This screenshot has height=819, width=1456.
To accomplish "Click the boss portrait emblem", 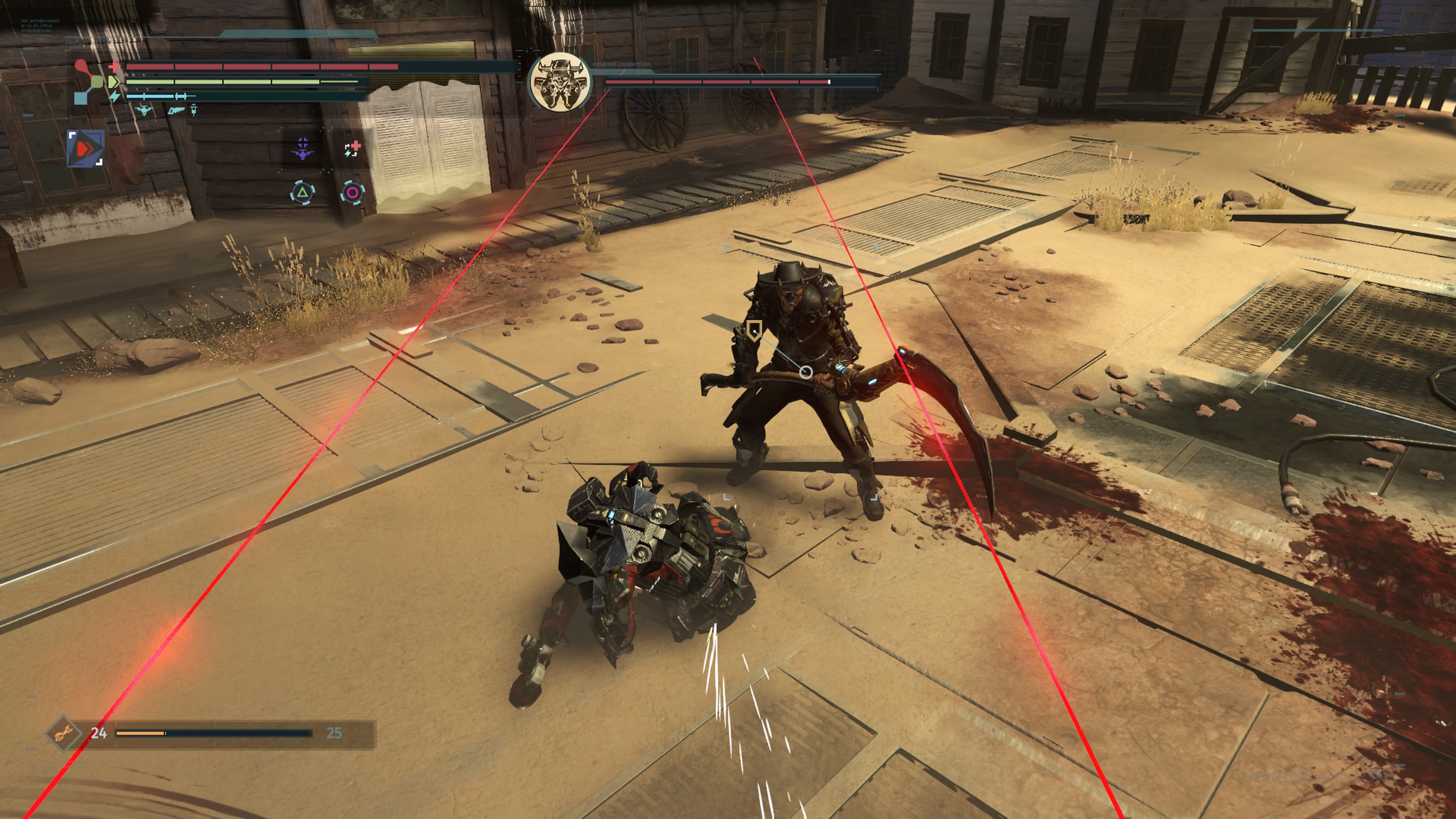I will tap(560, 83).
